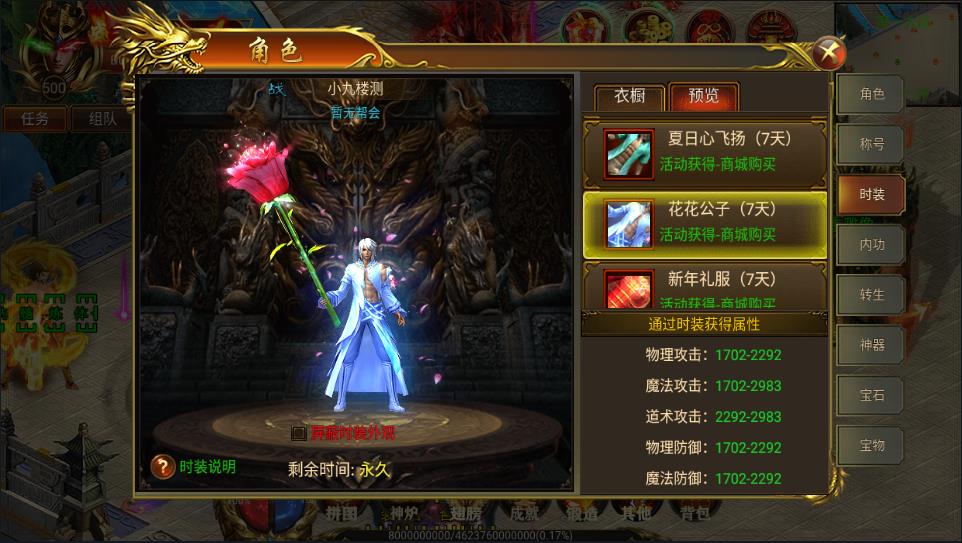Viewport: 962px width, 543px height.
Task: Toggle the hide costume appearance checkbox
Action: 298,433
